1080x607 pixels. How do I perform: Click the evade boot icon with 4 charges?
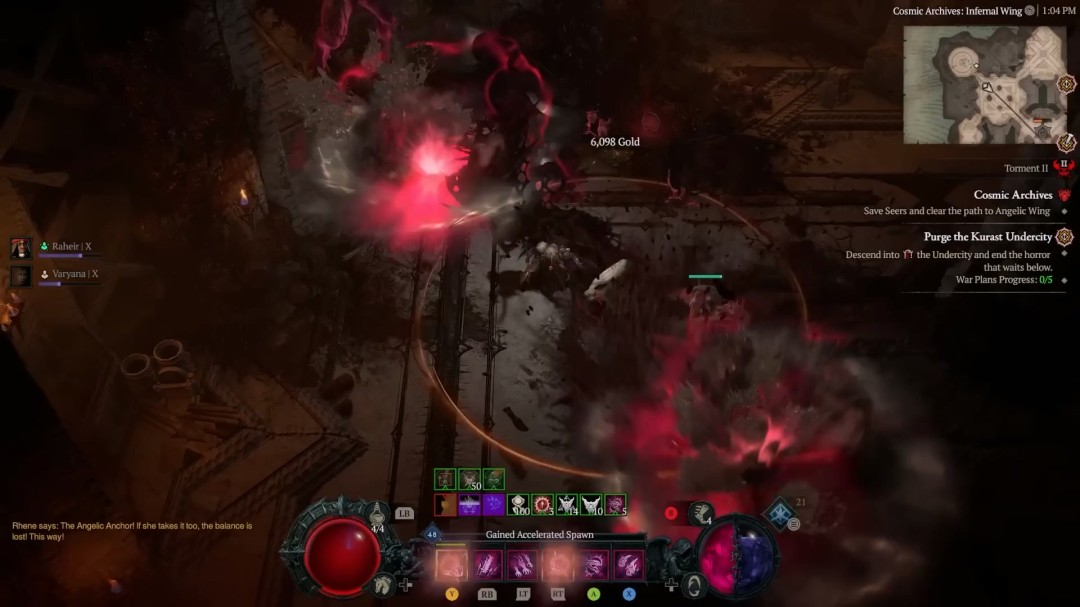[701, 514]
